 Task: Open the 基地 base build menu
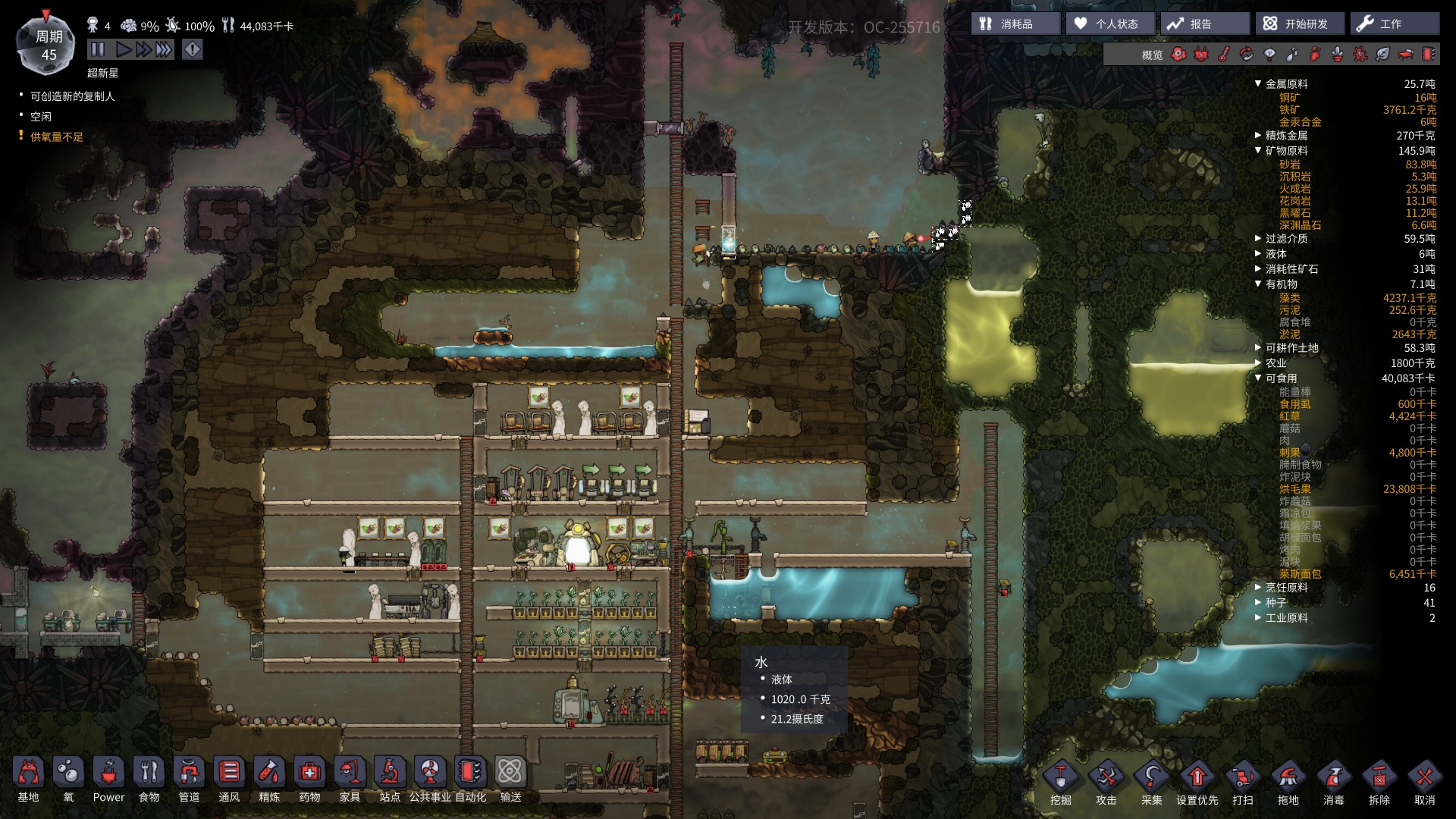(x=29, y=780)
